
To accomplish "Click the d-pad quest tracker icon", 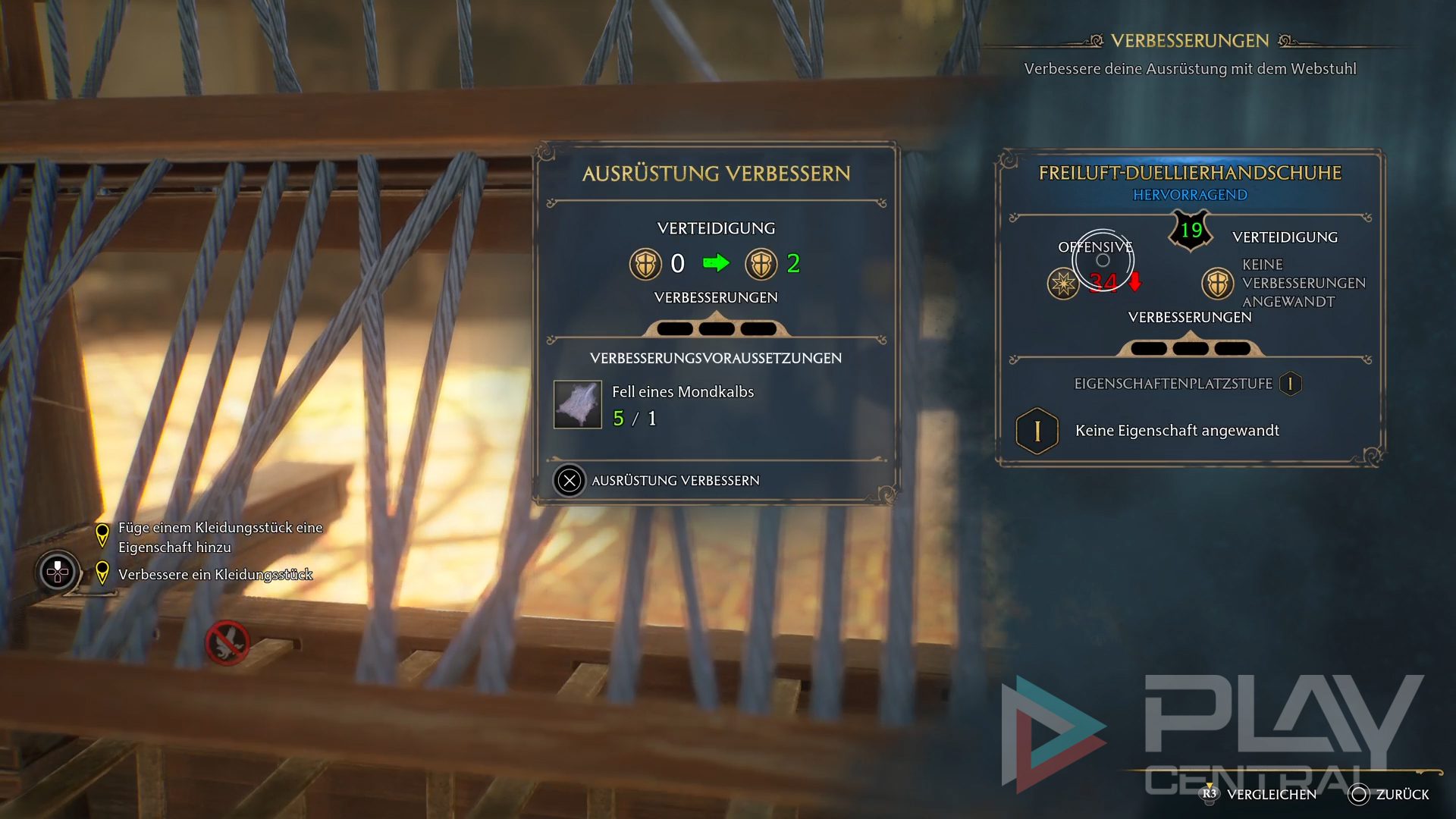I will (58, 572).
